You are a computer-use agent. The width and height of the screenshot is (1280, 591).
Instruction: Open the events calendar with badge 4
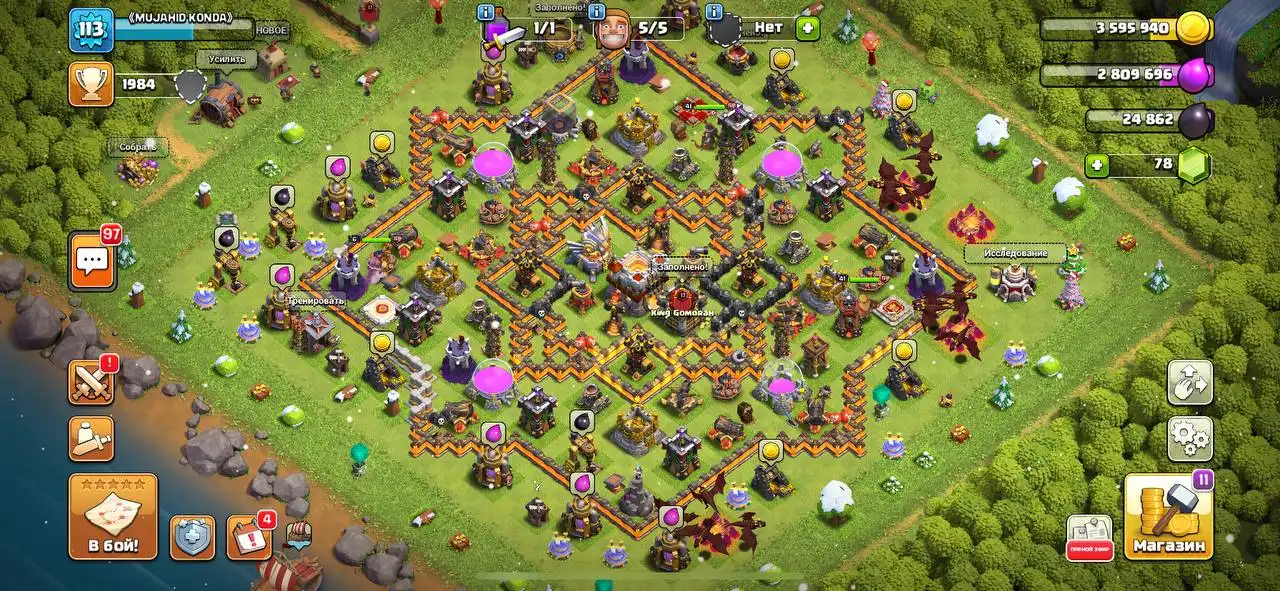point(249,538)
